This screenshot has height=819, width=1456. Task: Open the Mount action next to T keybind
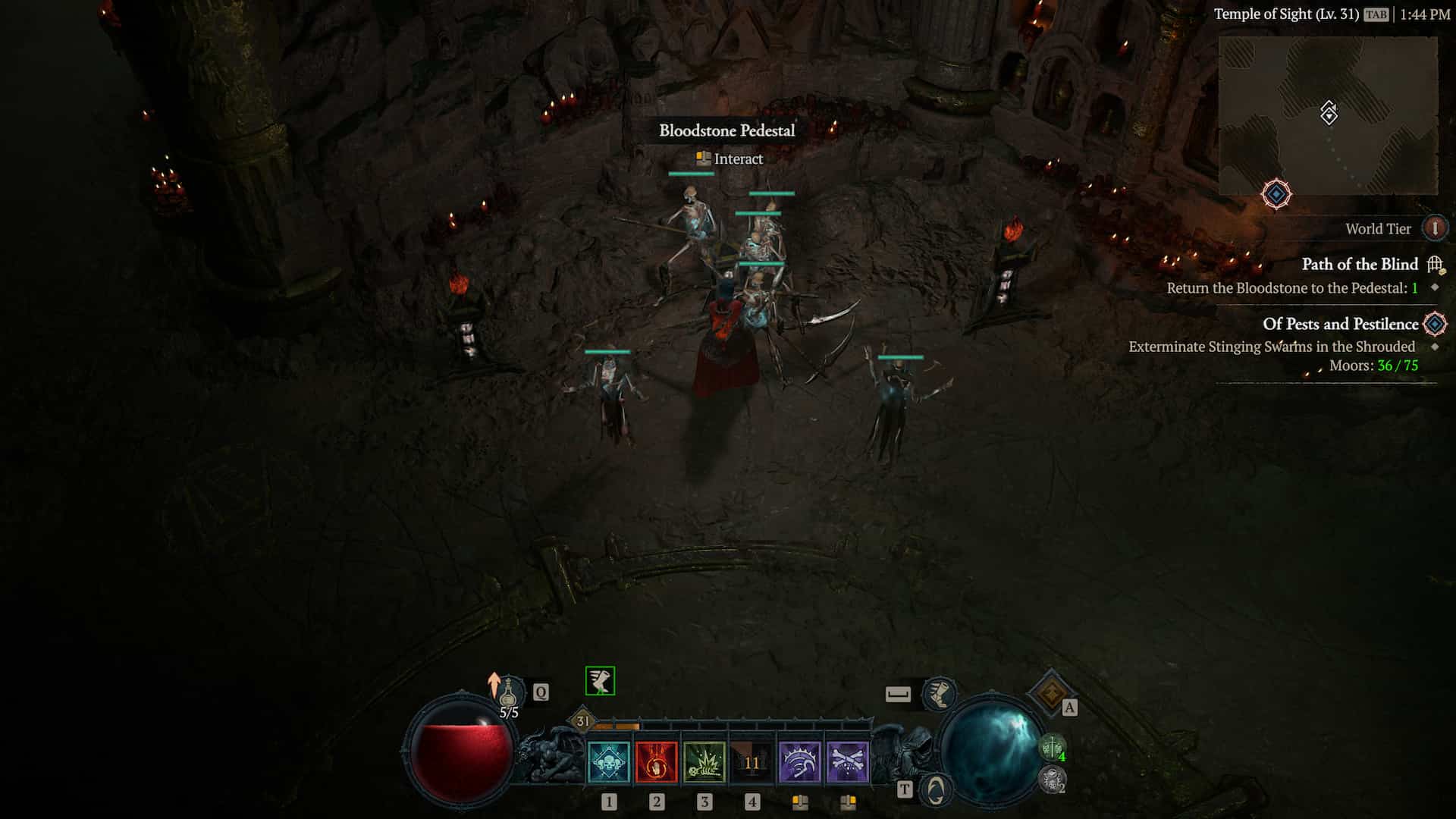point(934,789)
